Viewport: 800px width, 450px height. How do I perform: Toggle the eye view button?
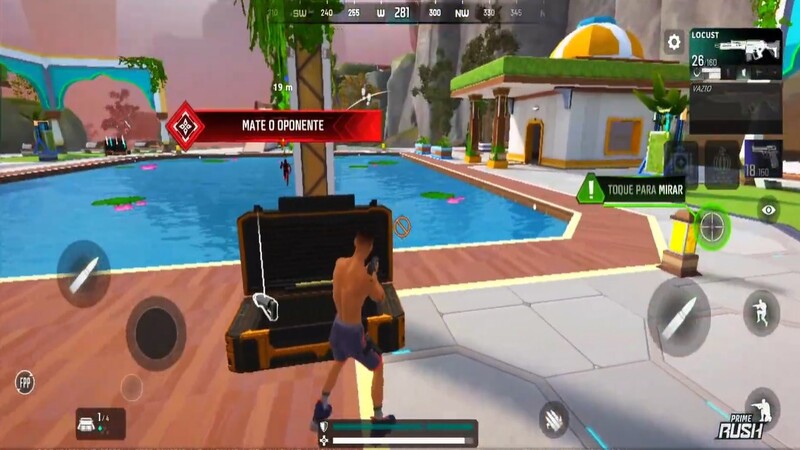coord(768,210)
